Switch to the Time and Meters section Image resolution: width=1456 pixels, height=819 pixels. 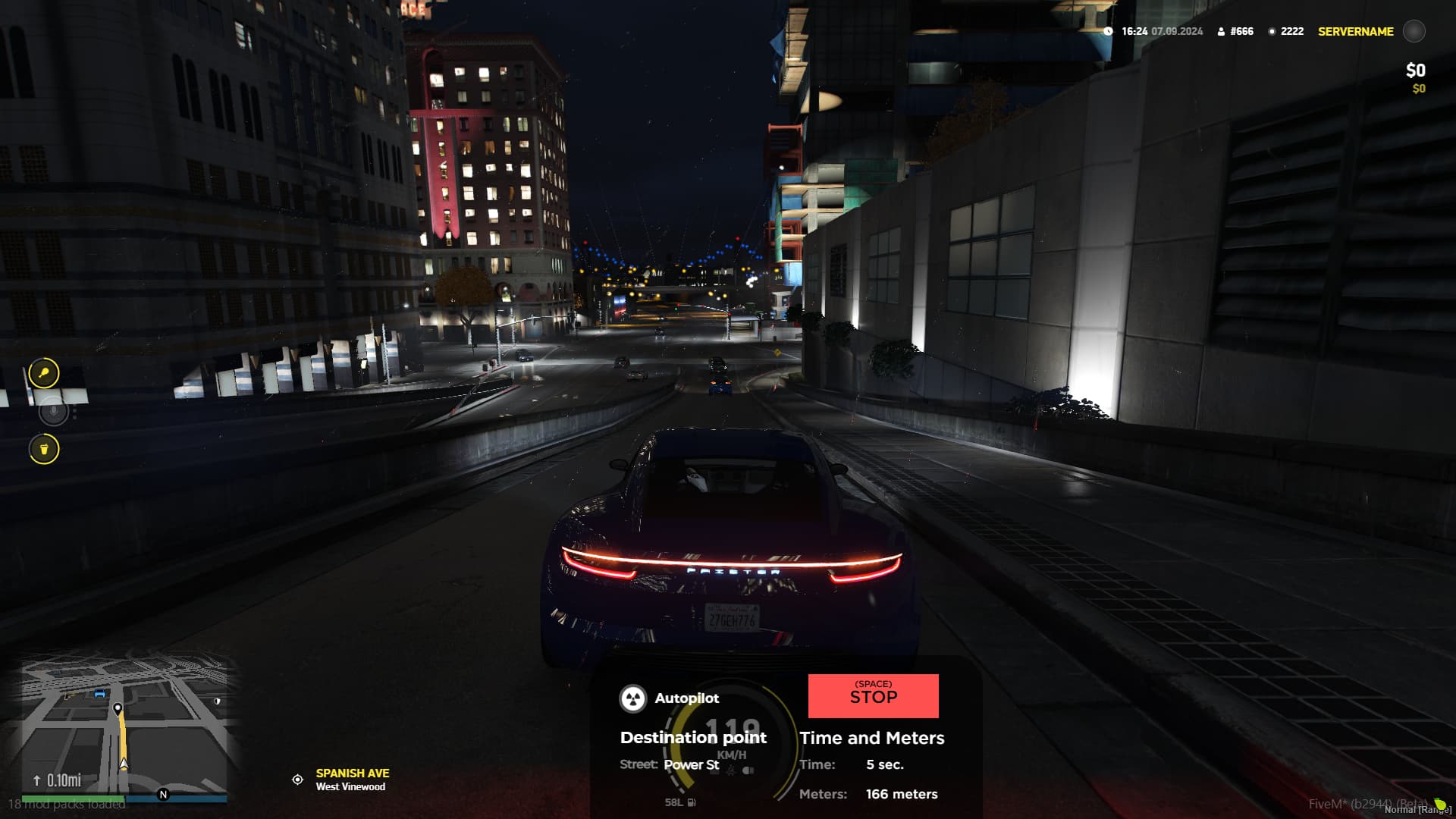click(x=873, y=738)
